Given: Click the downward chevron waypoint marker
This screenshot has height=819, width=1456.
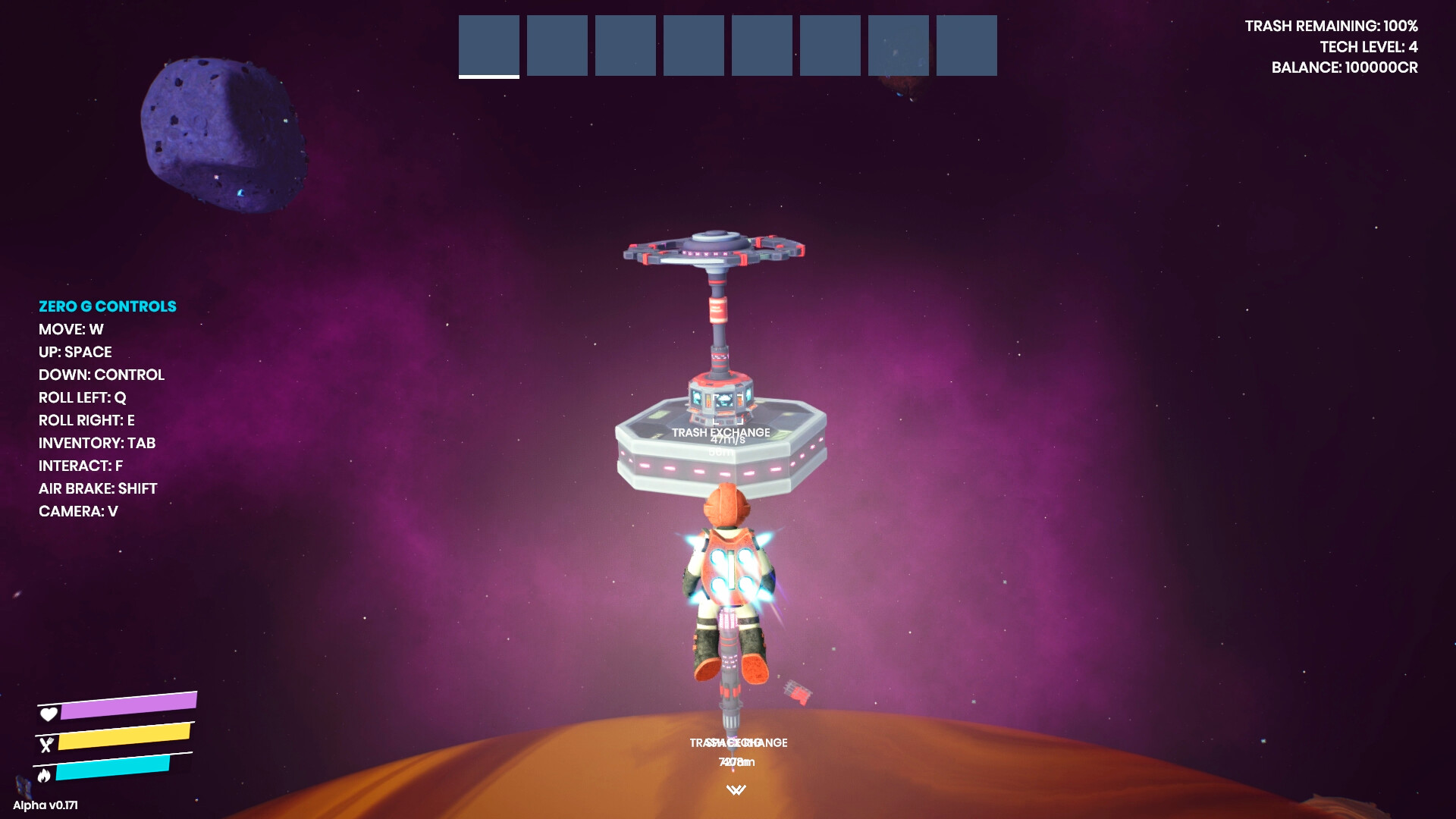Looking at the screenshot, I should (738, 789).
